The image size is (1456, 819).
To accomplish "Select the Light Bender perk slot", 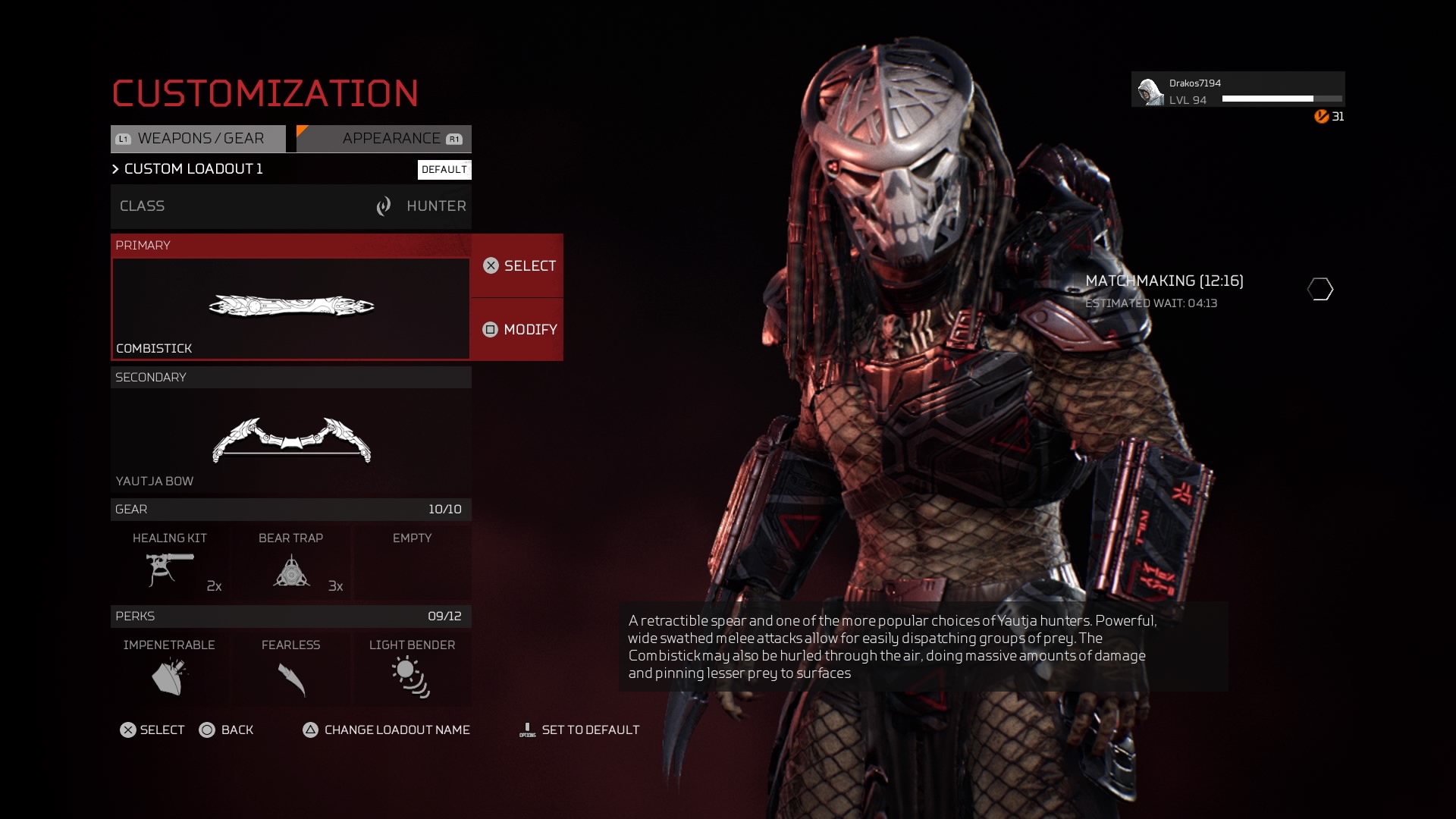I will [x=412, y=669].
